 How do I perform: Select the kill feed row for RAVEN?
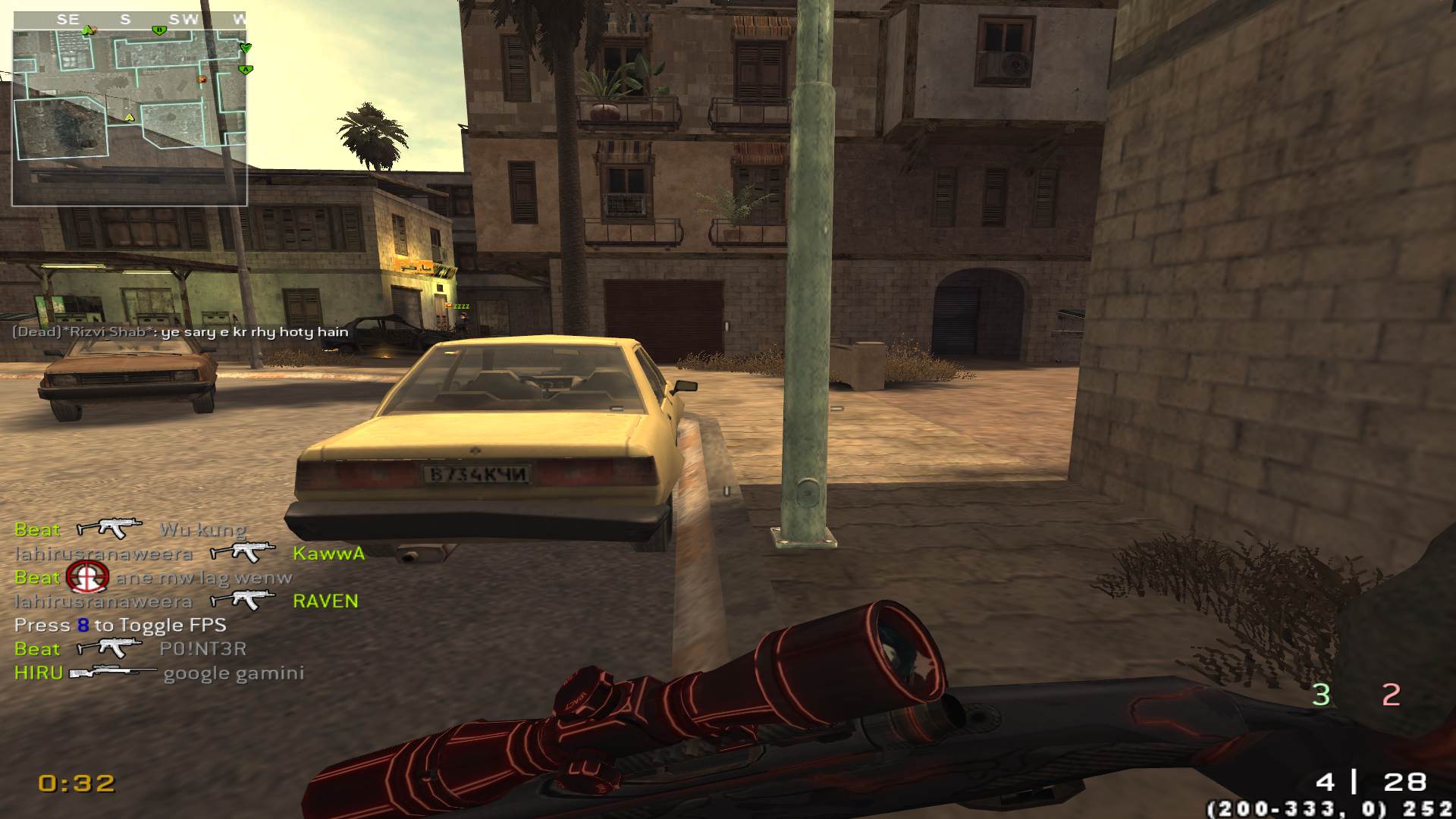point(186,601)
